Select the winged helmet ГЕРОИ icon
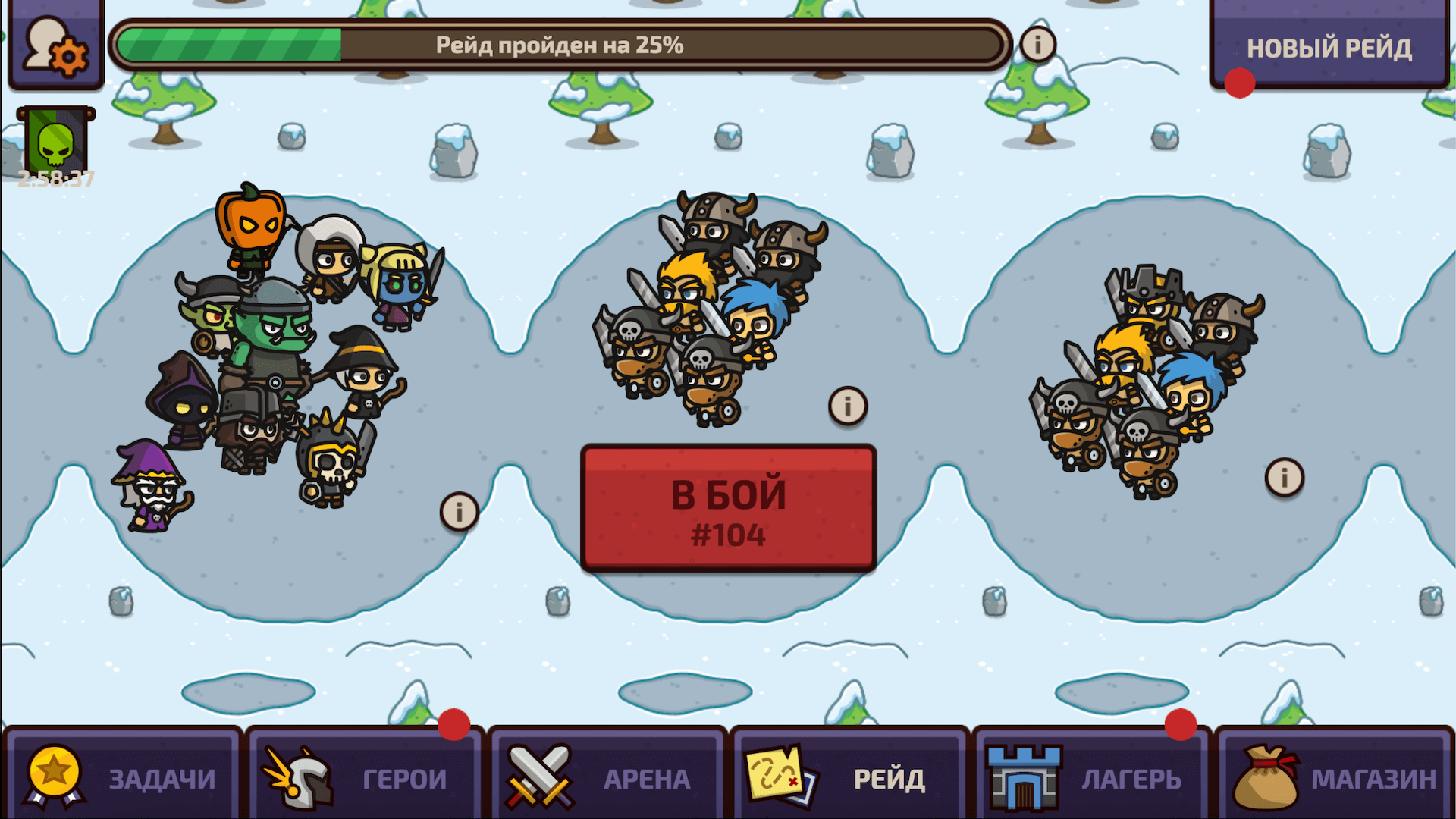The height and width of the screenshot is (819, 1456). (300, 777)
